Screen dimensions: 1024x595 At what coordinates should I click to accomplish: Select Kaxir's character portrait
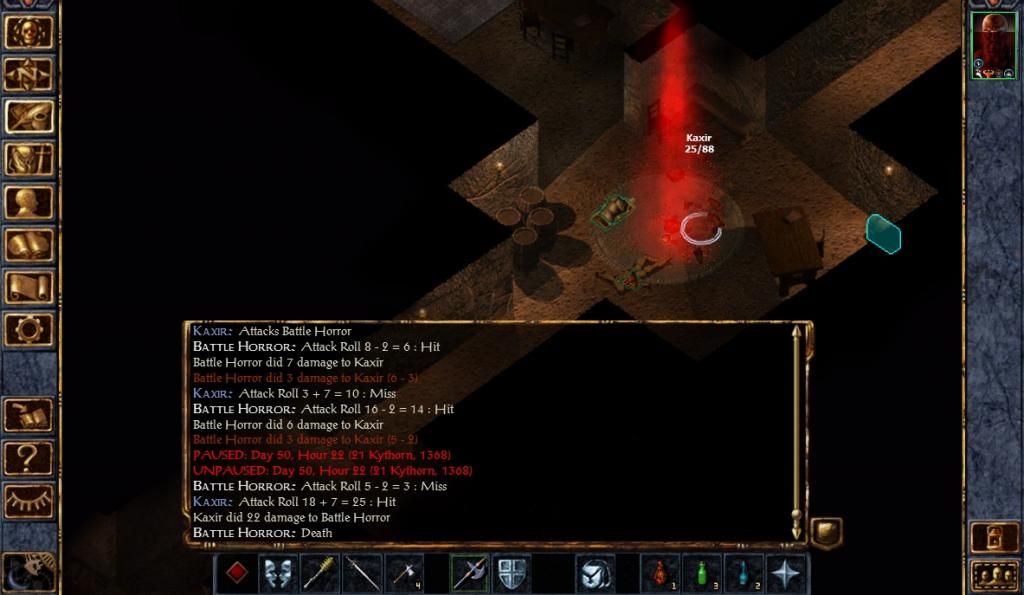993,45
